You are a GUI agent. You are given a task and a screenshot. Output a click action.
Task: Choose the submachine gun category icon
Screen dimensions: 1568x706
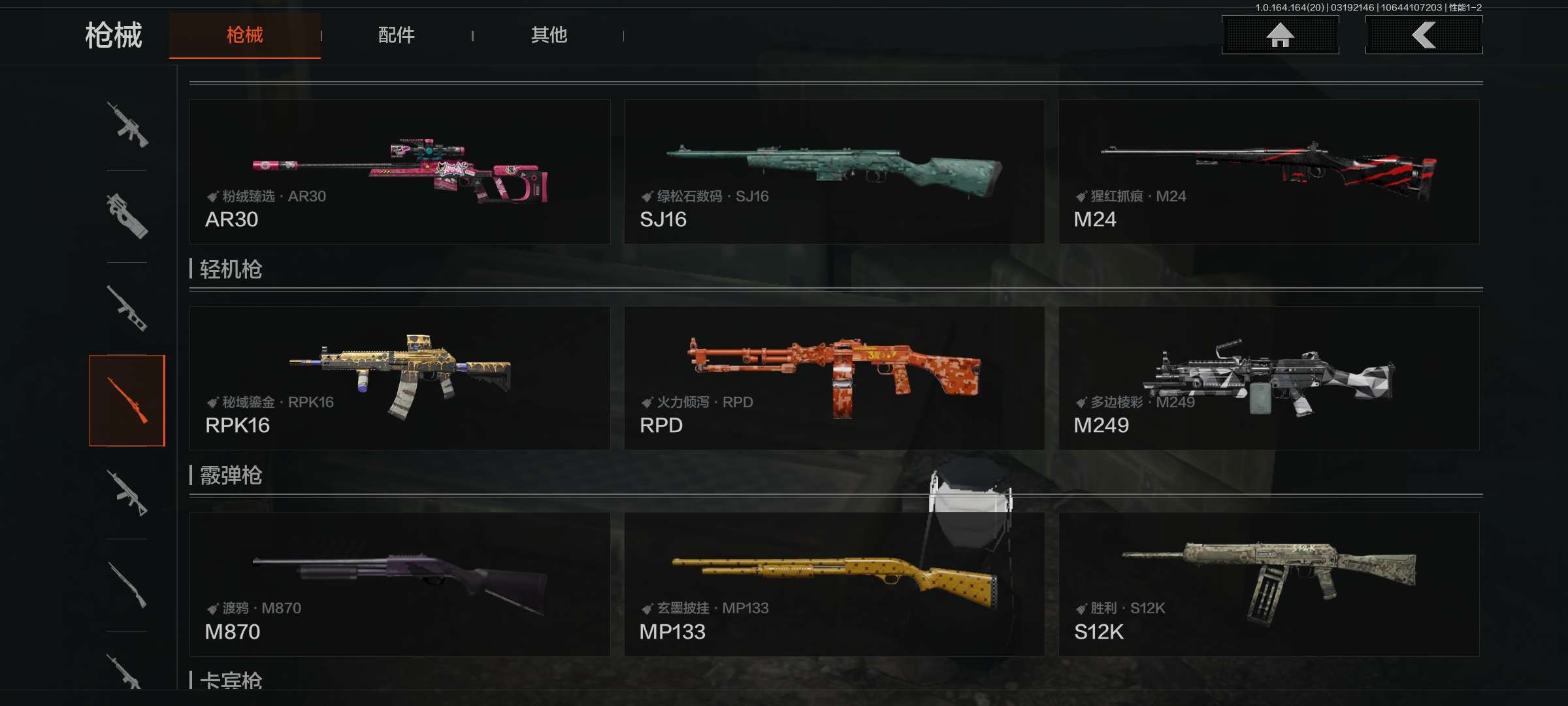(127, 216)
